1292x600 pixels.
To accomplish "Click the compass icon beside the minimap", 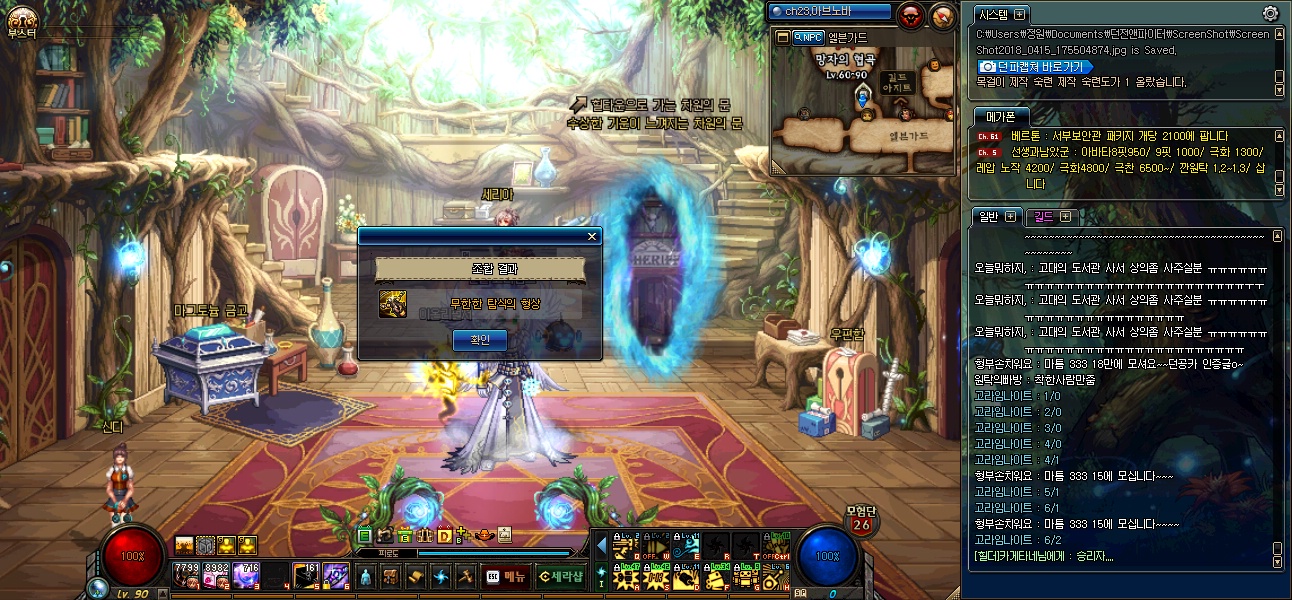I will pos(942,15).
